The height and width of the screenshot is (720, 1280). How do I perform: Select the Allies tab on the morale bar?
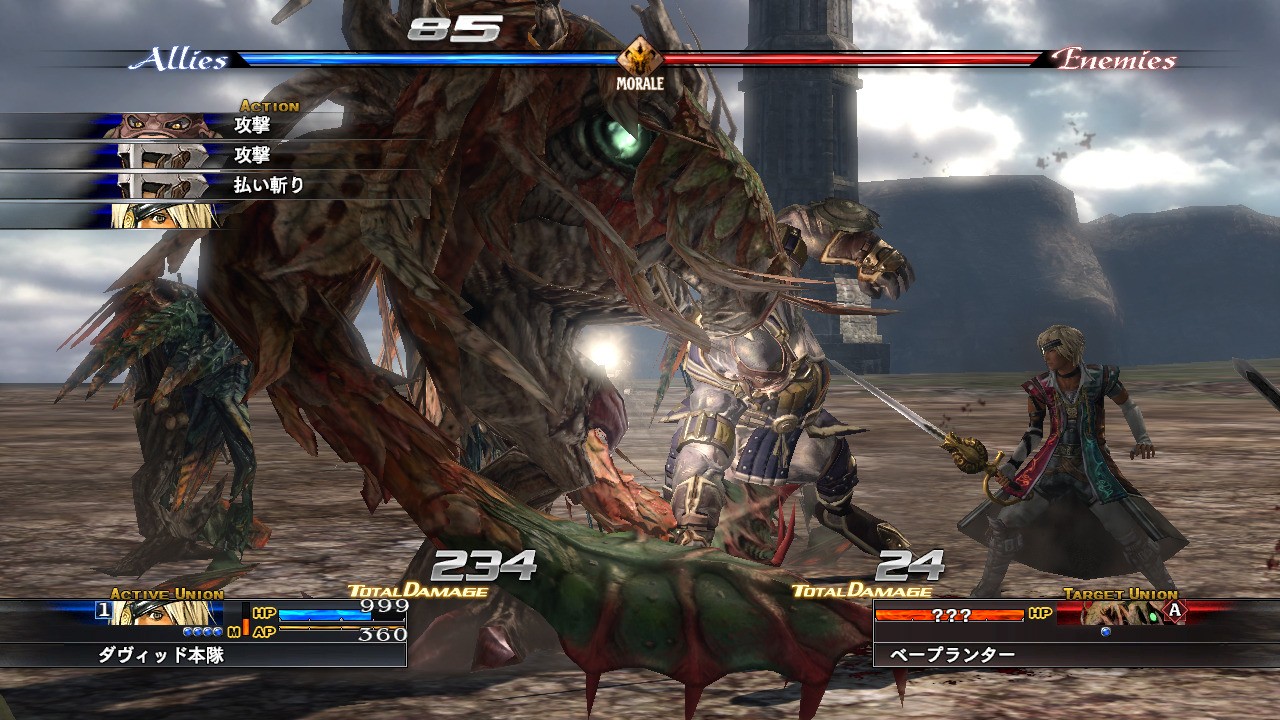[180, 60]
